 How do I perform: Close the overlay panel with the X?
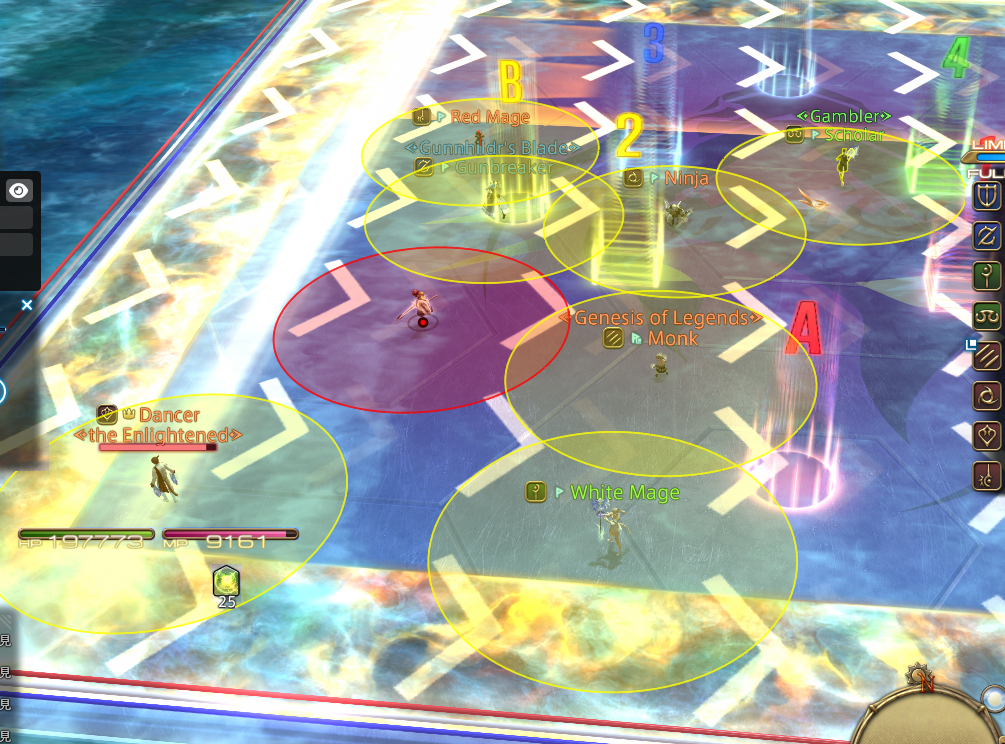pos(27,304)
